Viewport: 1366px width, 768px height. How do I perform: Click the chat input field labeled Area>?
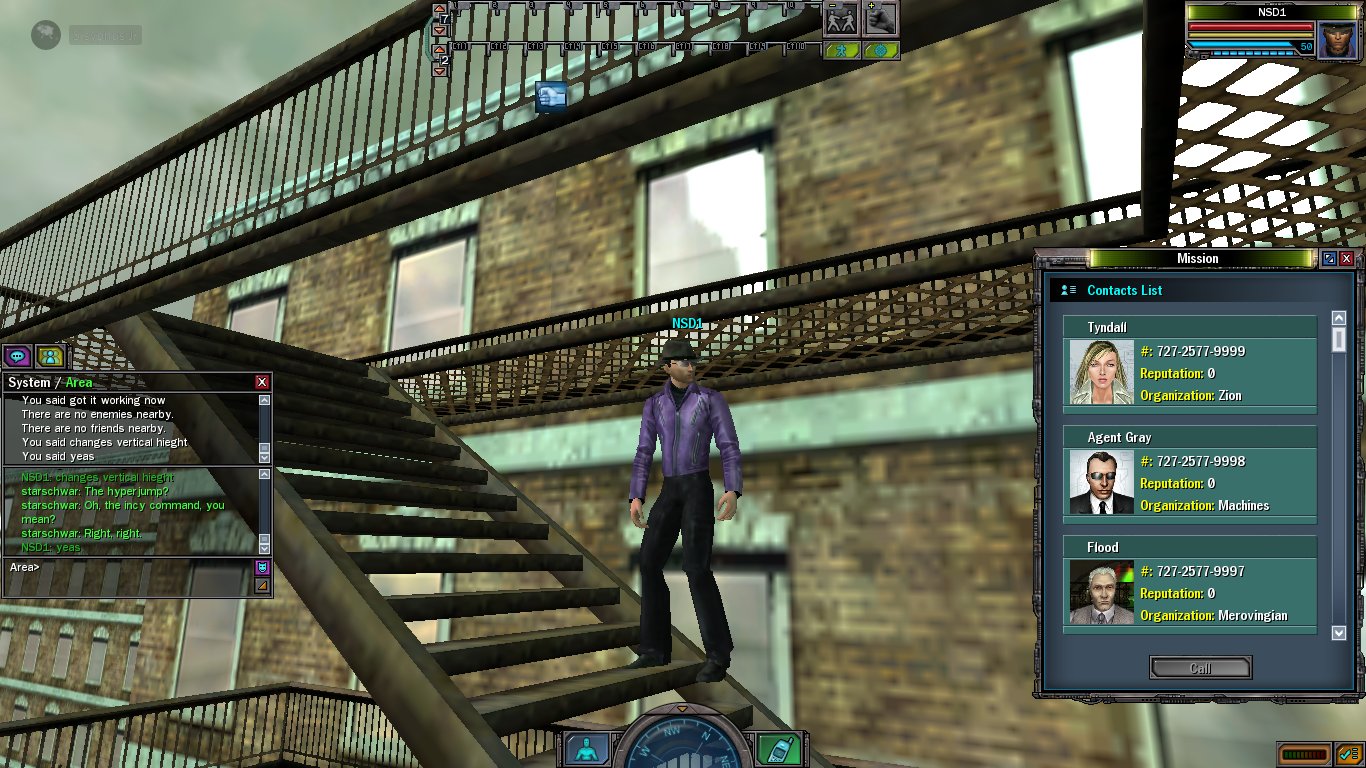click(x=130, y=567)
